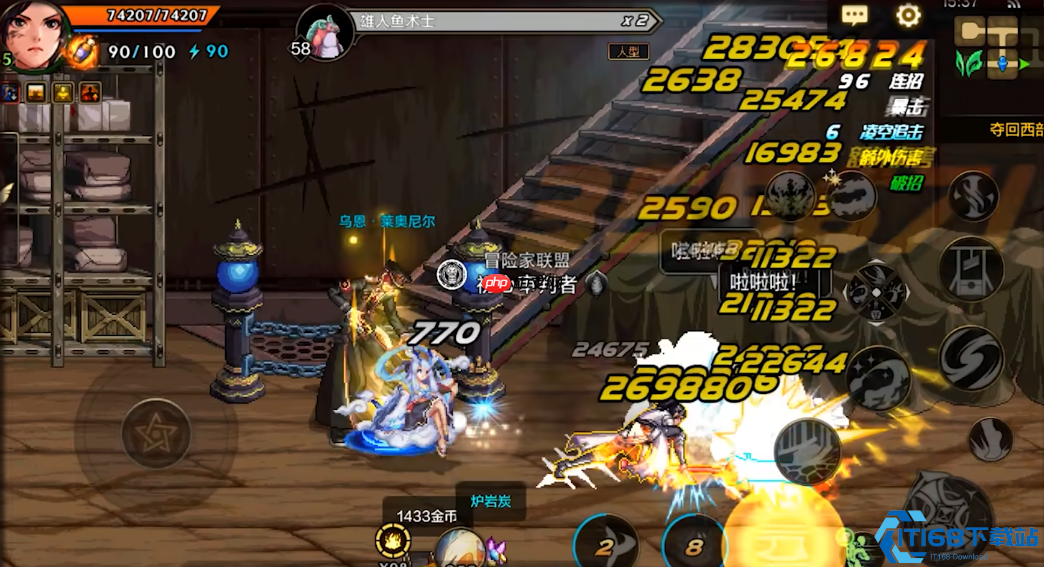Select the flame coin consumable icon

(393, 542)
